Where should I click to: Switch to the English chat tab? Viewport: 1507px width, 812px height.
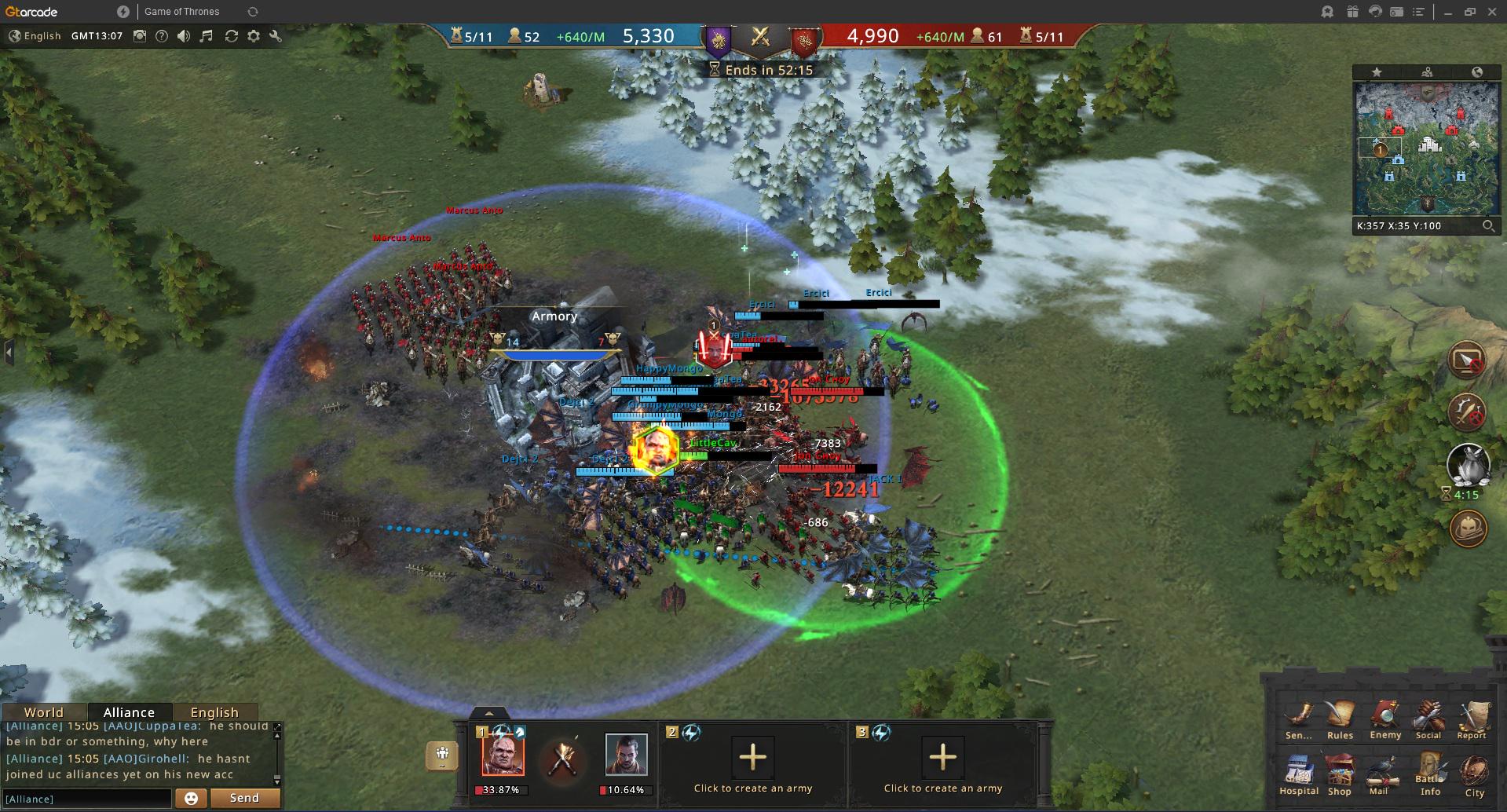pyautogui.click(x=214, y=712)
